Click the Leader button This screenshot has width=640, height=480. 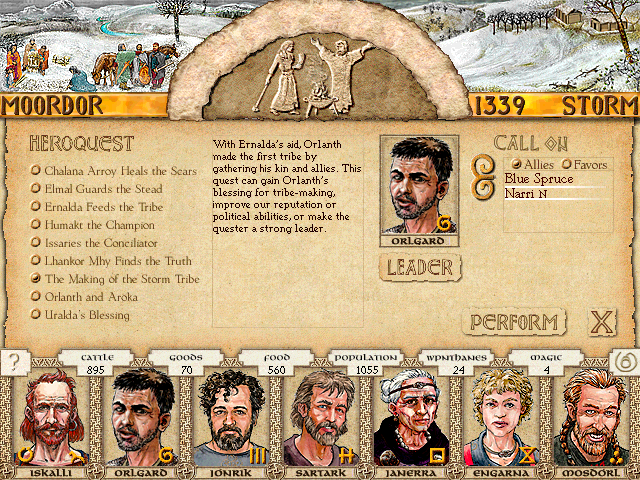(x=419, y=267)
